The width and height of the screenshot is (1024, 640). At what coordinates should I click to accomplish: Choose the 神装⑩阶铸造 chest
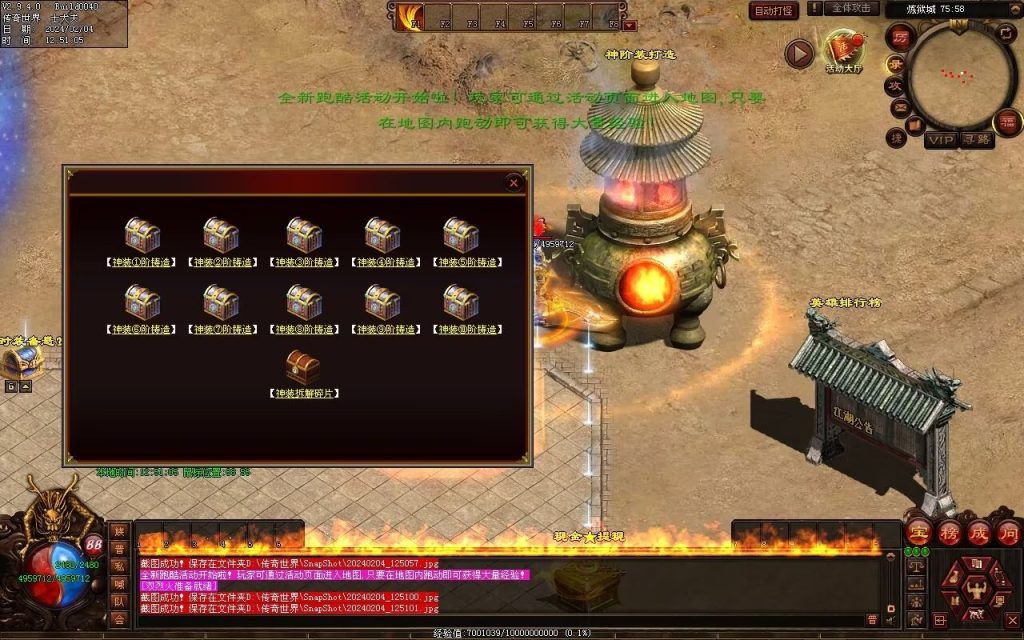460,303
